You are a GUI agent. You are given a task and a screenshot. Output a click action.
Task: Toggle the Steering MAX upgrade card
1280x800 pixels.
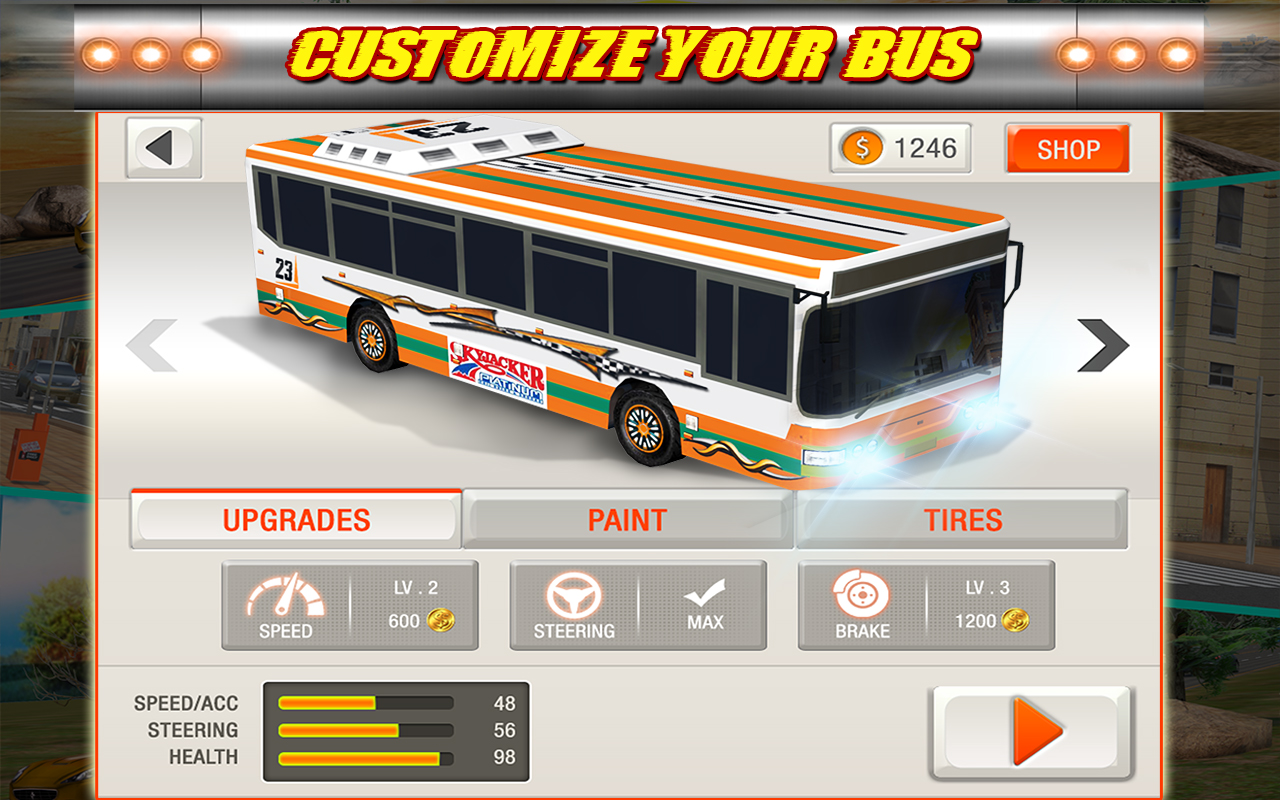click(638, 605)
